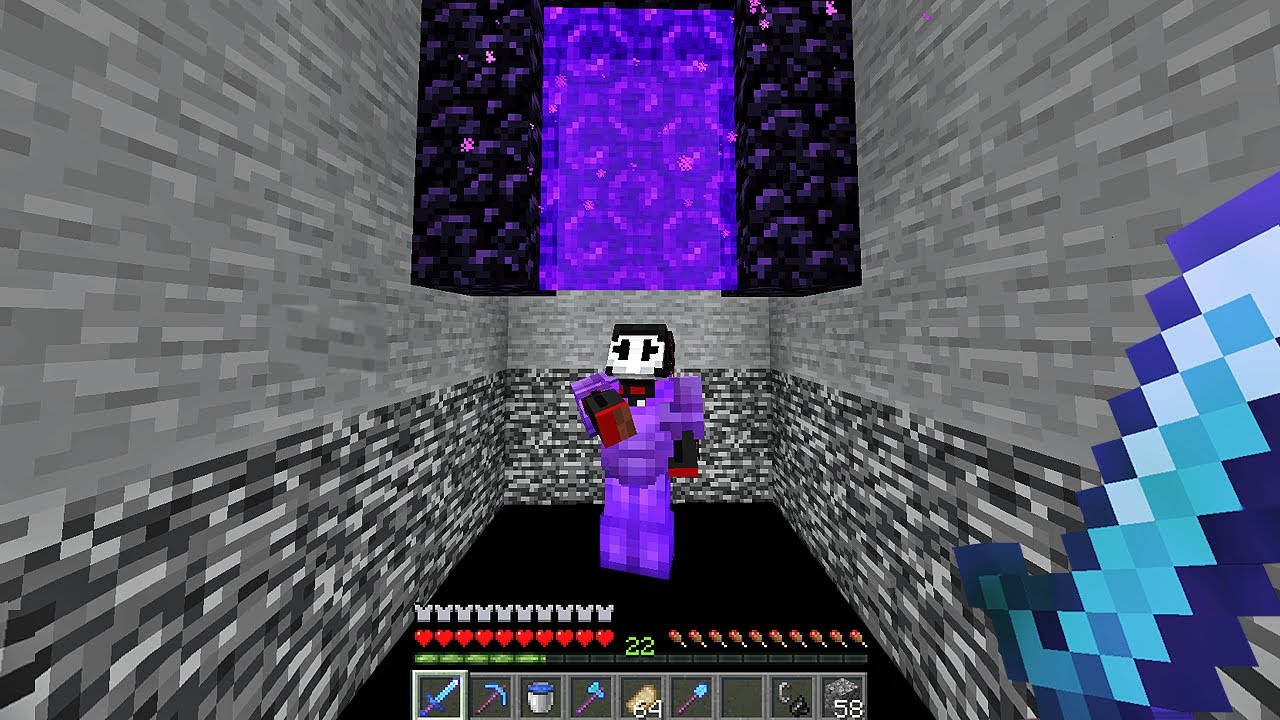
Task: Select the water bucket in the hotbar
Action: tap(543, 697)
